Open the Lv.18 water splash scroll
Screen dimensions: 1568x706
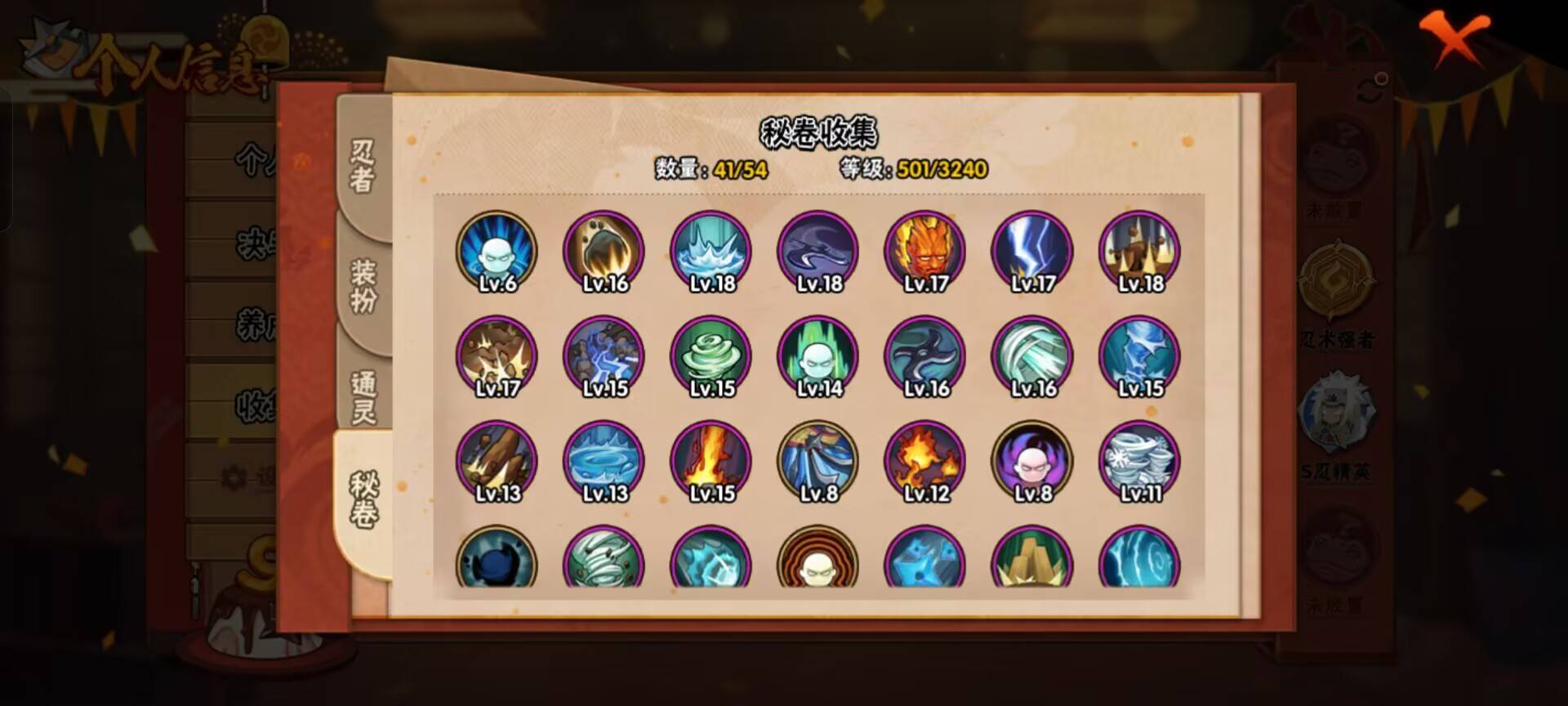(x=709, y=249)
